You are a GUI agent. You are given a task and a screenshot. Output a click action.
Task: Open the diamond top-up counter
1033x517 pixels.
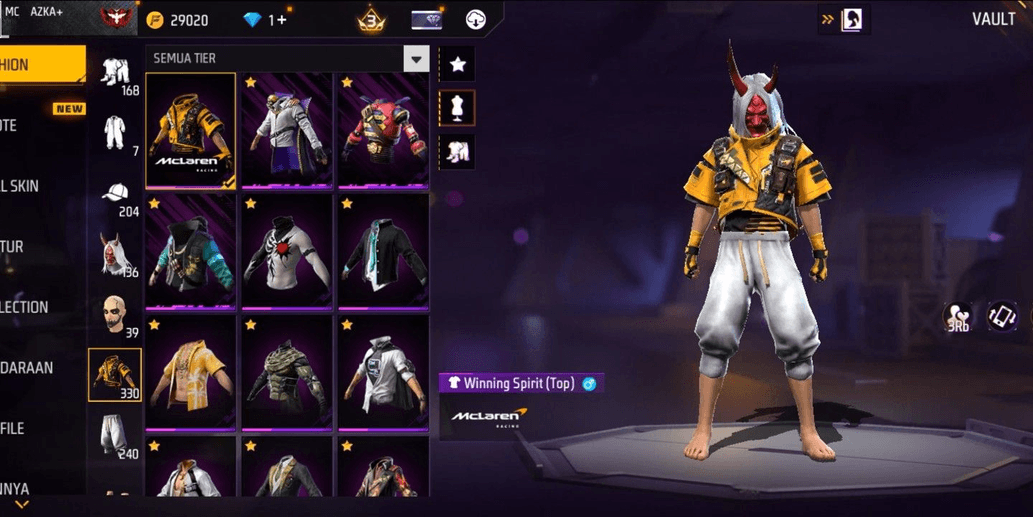point(266,20)
